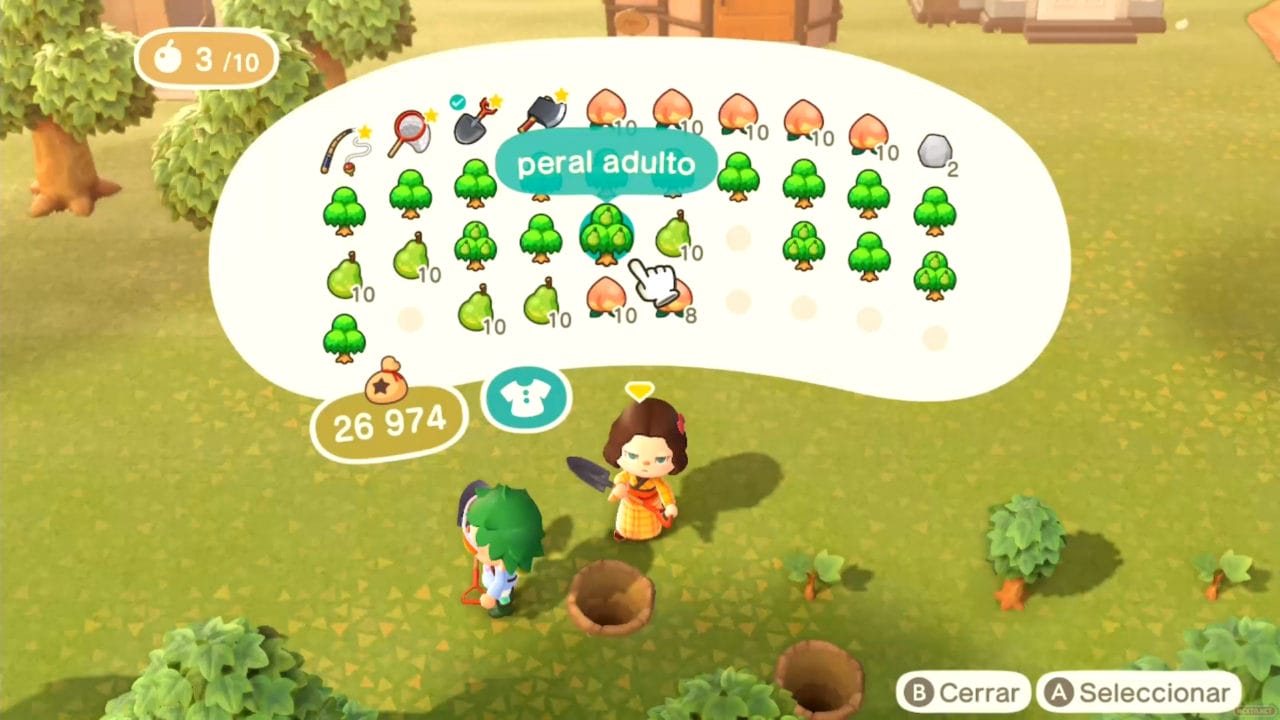Click the stone stack of 2
Image resolution: width=1280 pixels, height=720 pixels.
935,150
